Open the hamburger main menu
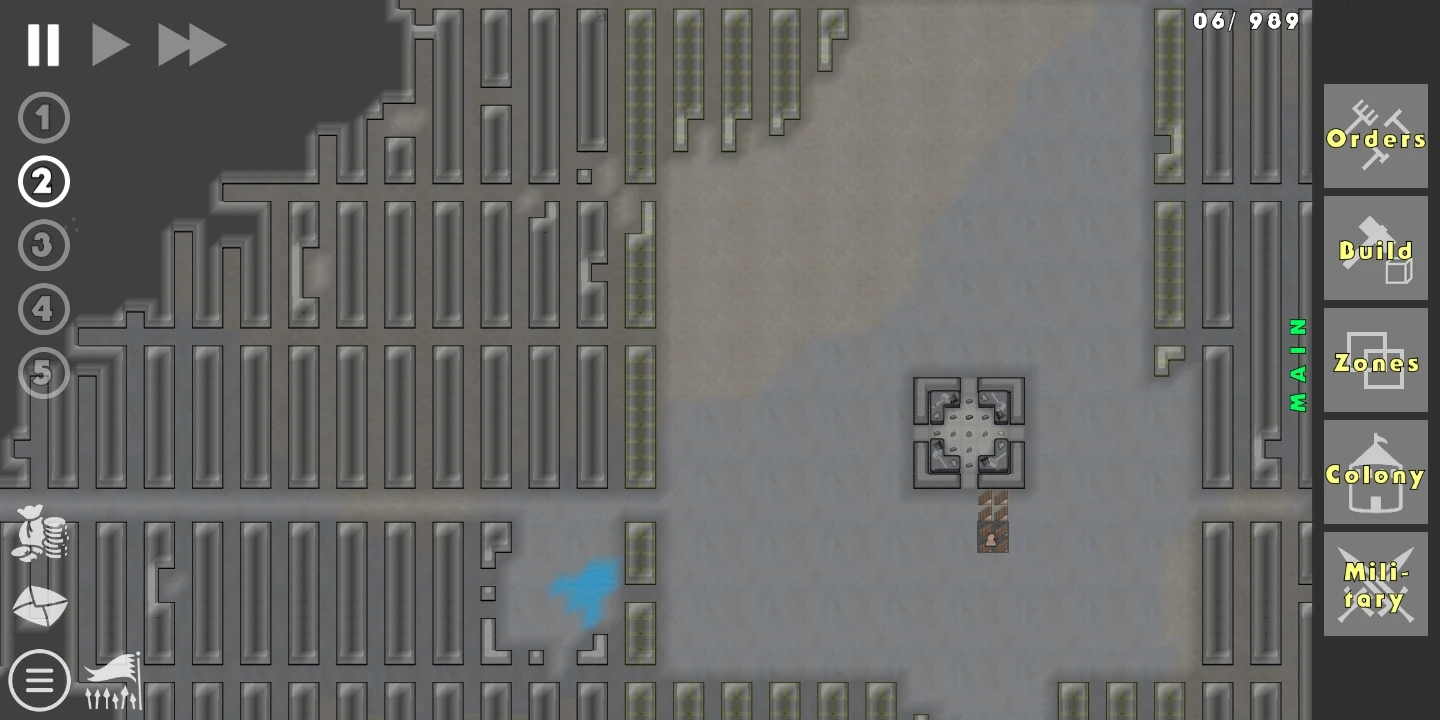1440x720 pixels. [x=39, y=681]
